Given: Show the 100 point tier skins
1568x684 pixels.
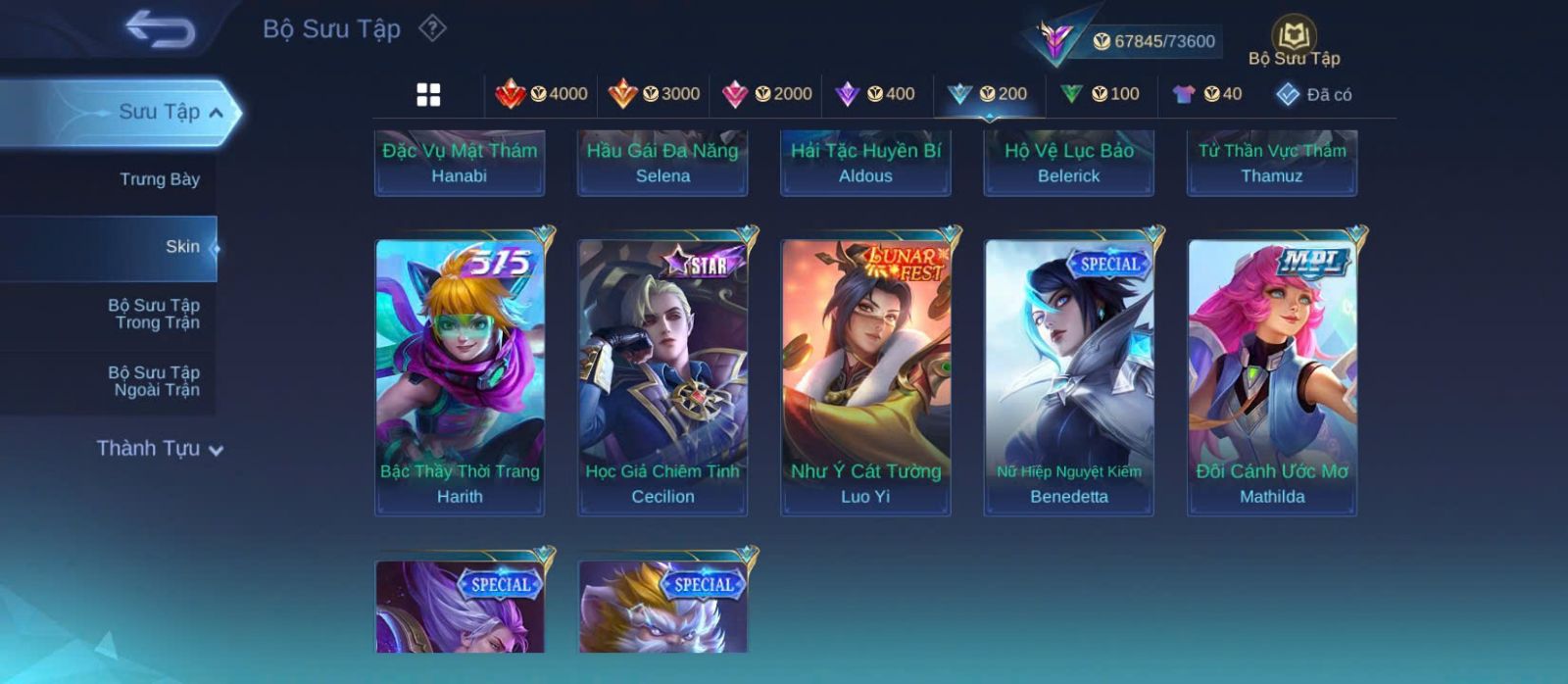Looking at the screenshot, I should click(1101, 94).
